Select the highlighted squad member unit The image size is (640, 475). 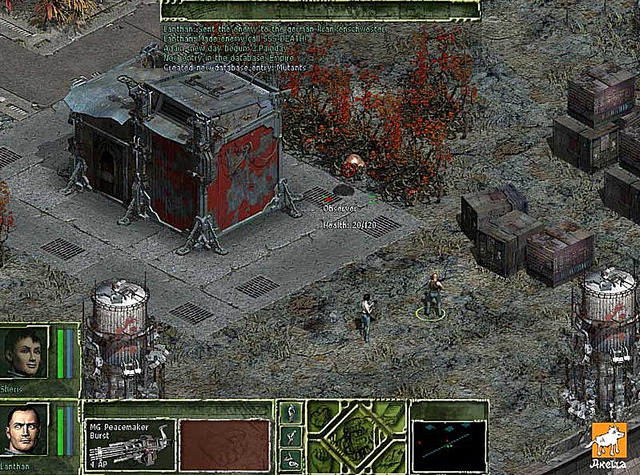[432, 296]
